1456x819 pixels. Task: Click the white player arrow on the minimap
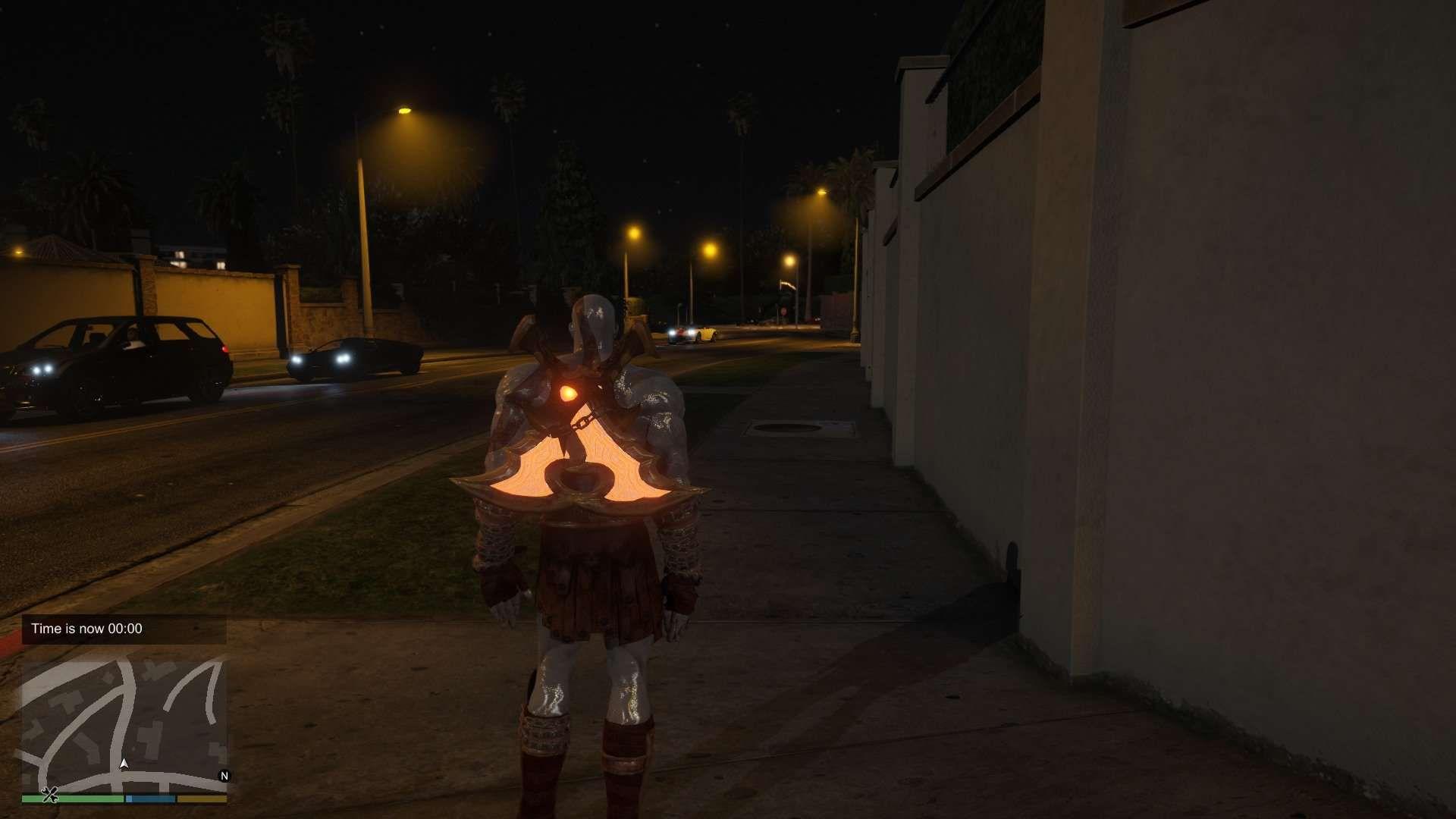pyautogui.click(x=124, y=764)
